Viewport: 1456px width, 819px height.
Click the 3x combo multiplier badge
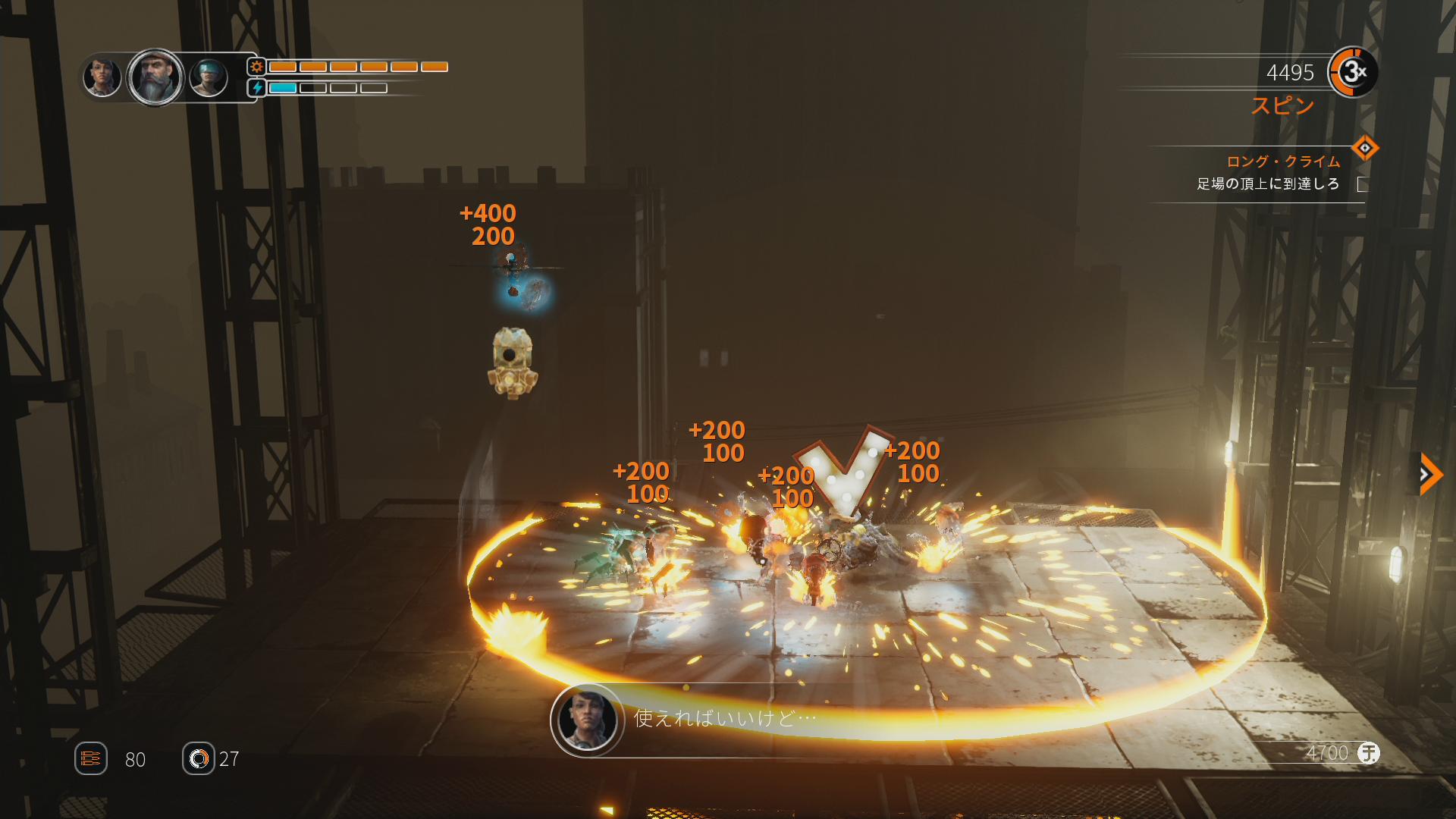pyautogui.click(x=1353, y=72)
